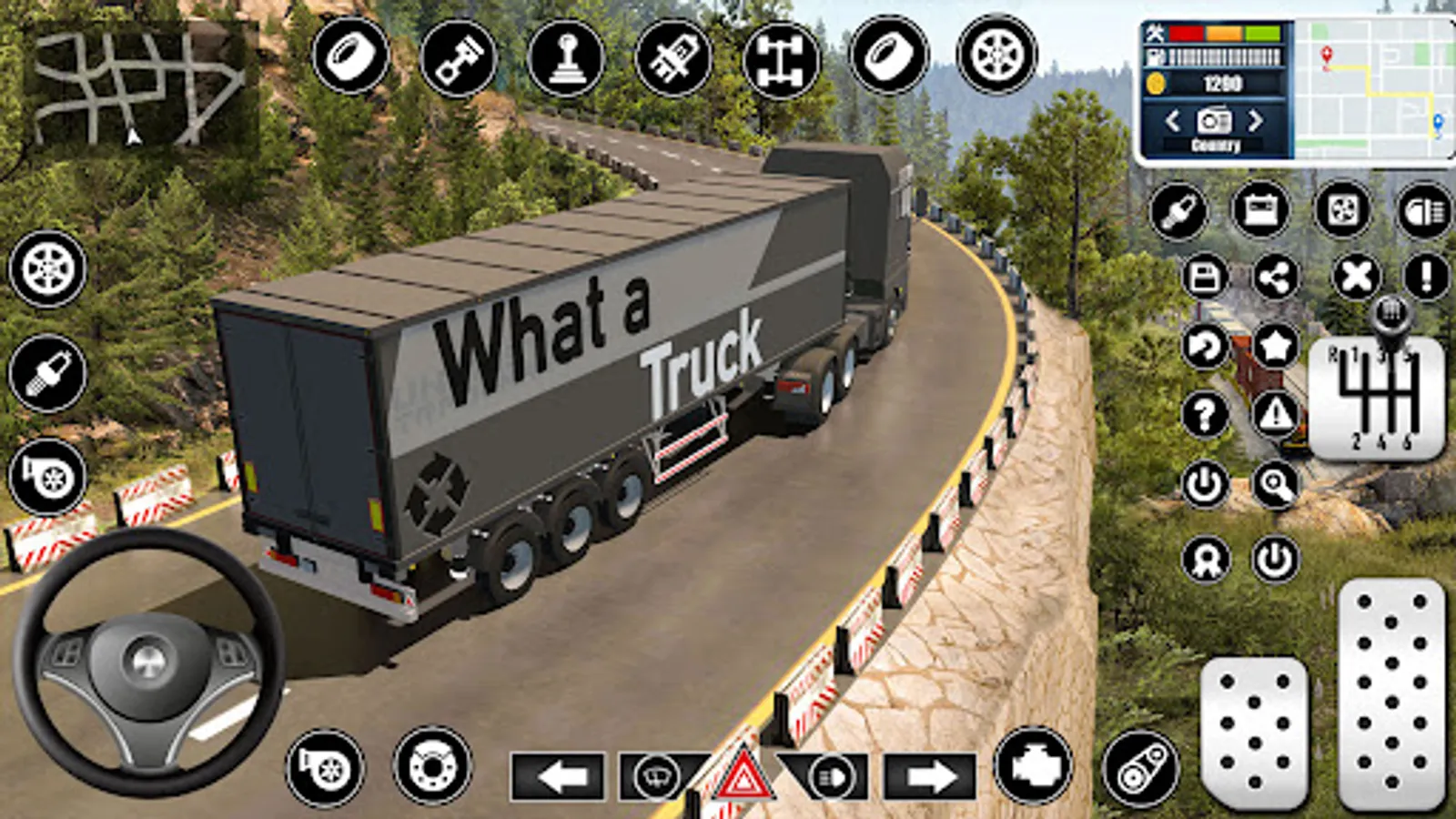Tap the battery icon

point(1260,211)
